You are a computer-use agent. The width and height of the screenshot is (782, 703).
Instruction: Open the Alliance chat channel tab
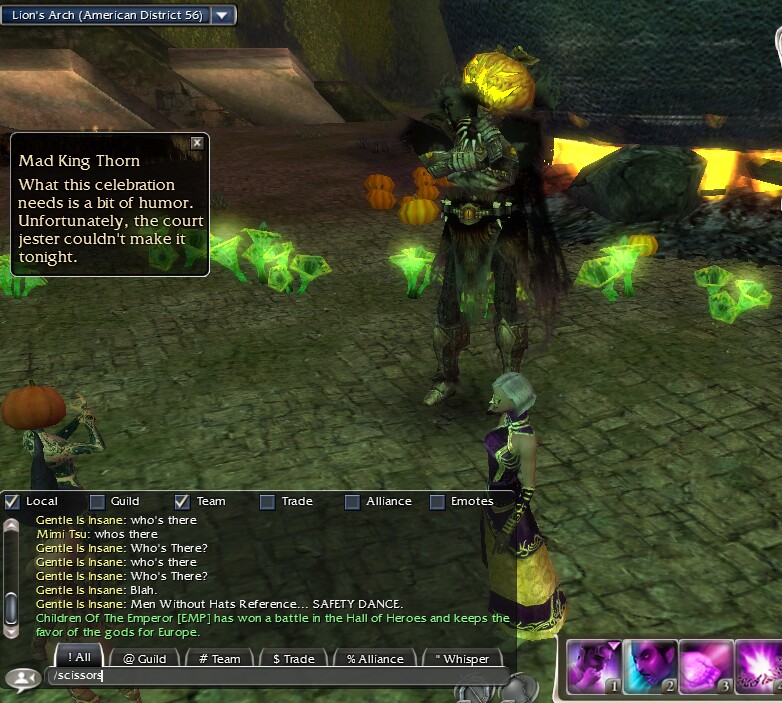point(375,658)
